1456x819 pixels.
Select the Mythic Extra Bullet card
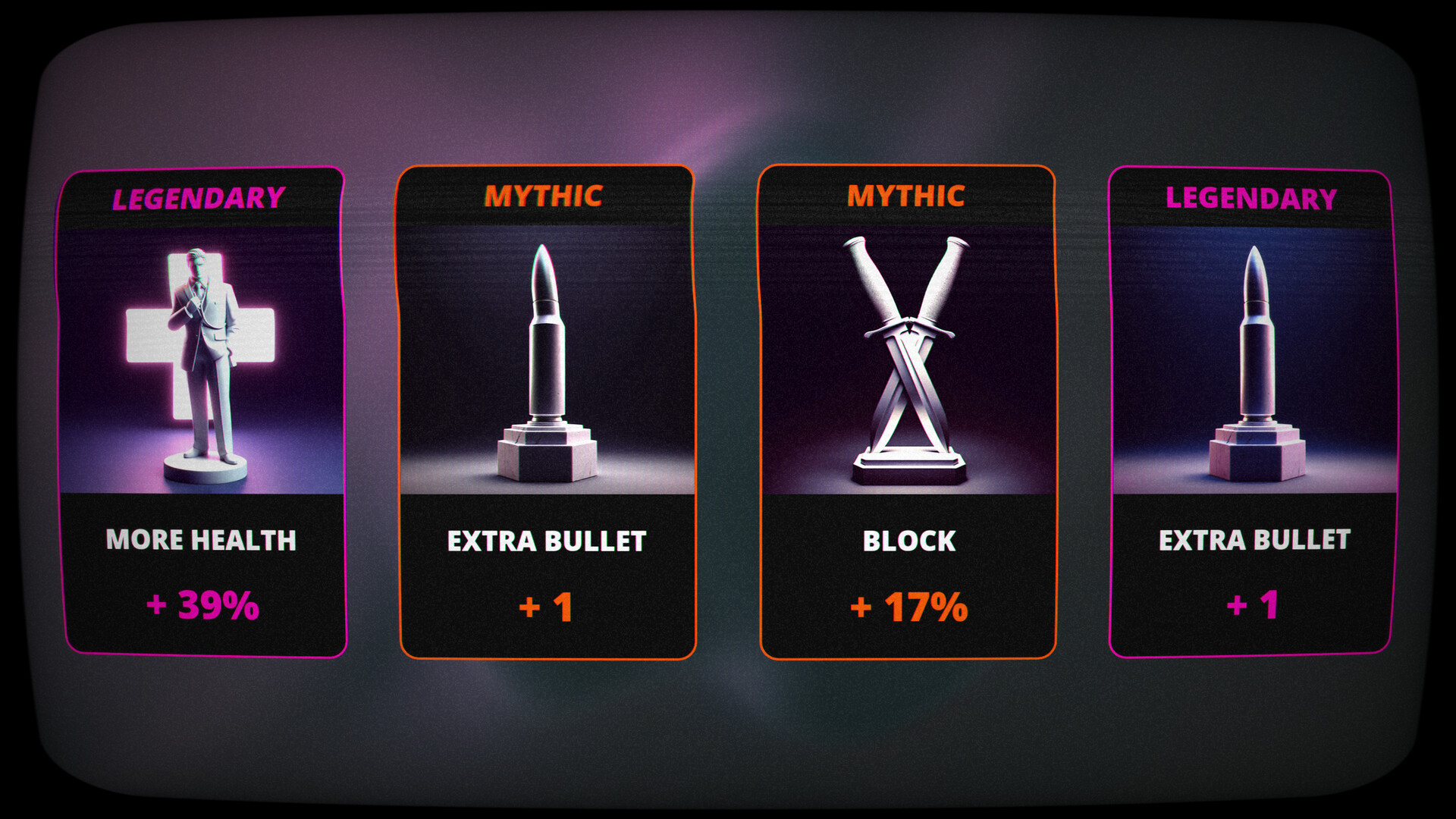point(547,412)
